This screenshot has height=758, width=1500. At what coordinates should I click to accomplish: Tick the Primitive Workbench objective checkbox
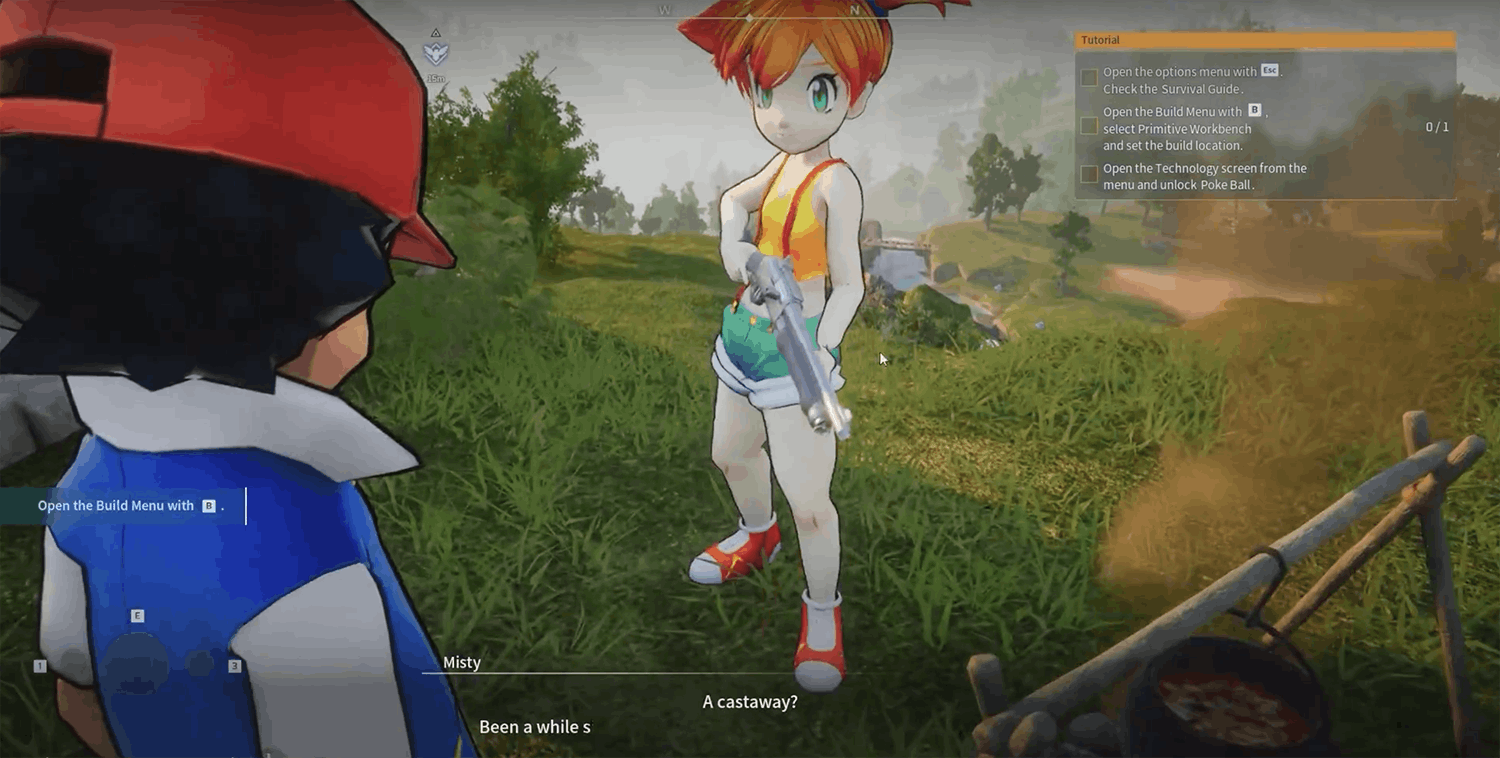(x=1089, y=126)
